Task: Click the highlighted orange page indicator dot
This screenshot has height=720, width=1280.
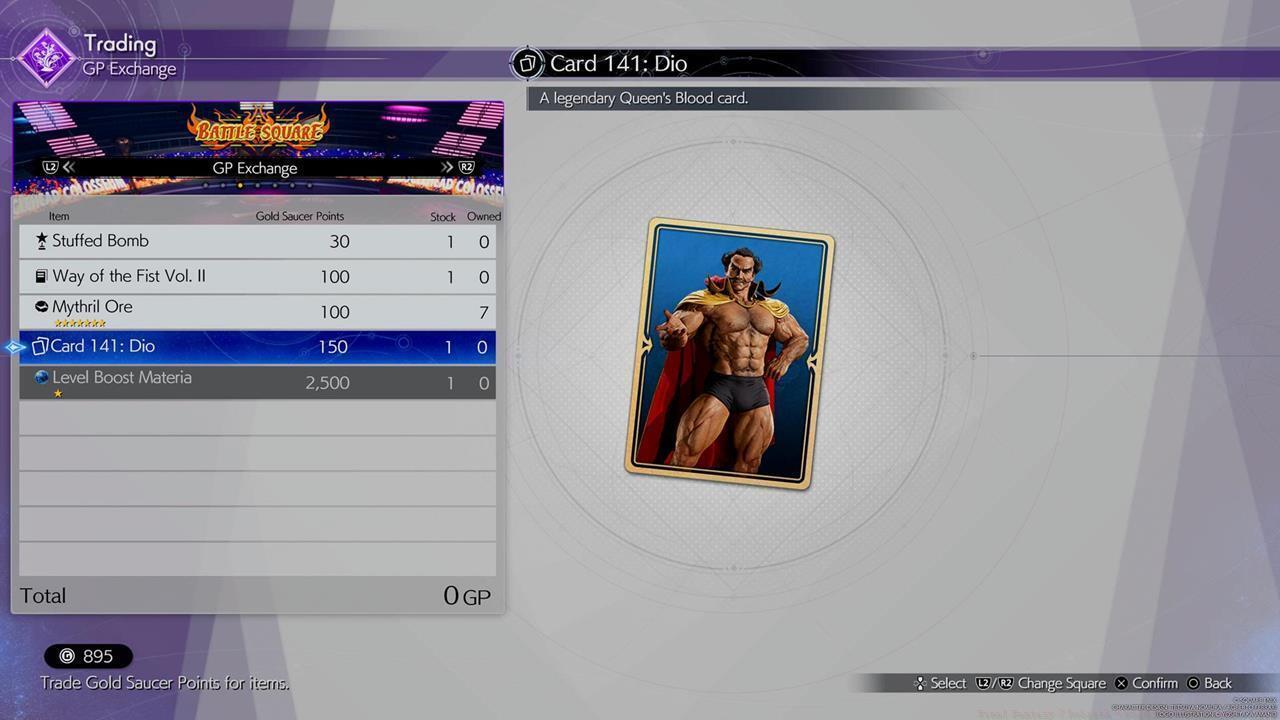Action: 240,185
